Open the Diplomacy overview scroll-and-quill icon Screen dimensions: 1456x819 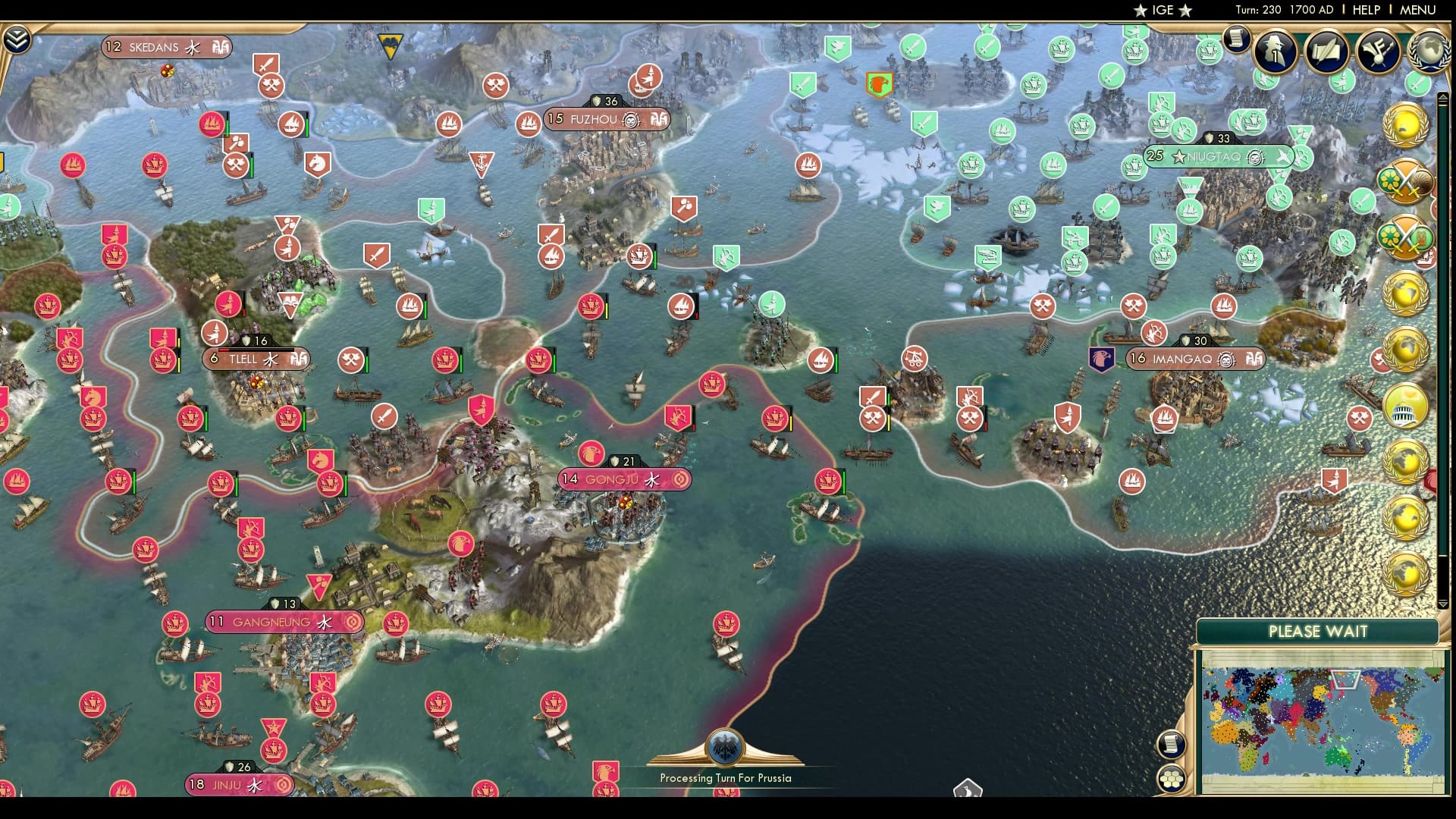[1327, 52]
